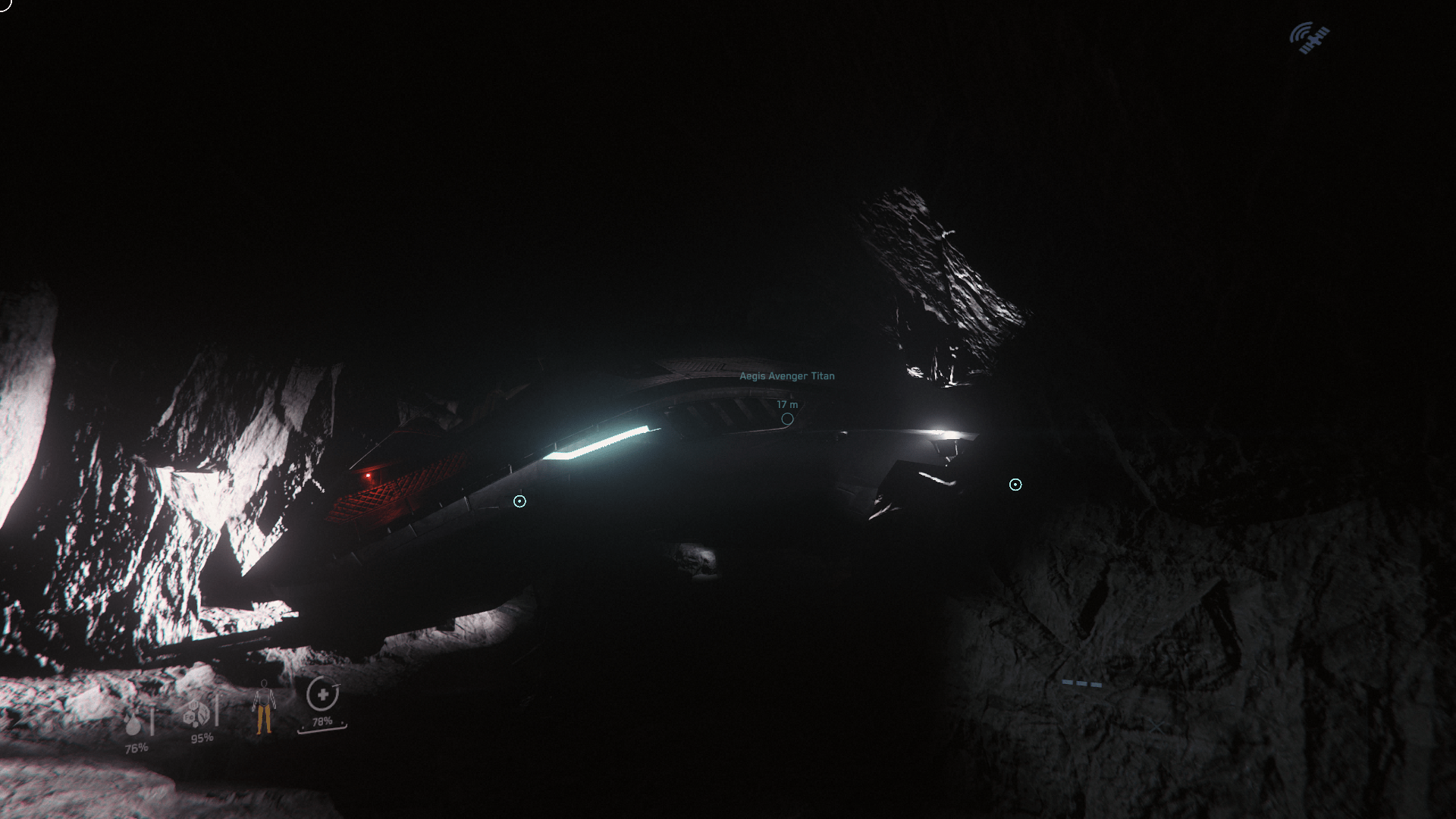Image resolution: width=1456 pixels, height=819 pixels.
Task: Click the three blue dashes on the rock wall
Action: tap(1083, 682)
